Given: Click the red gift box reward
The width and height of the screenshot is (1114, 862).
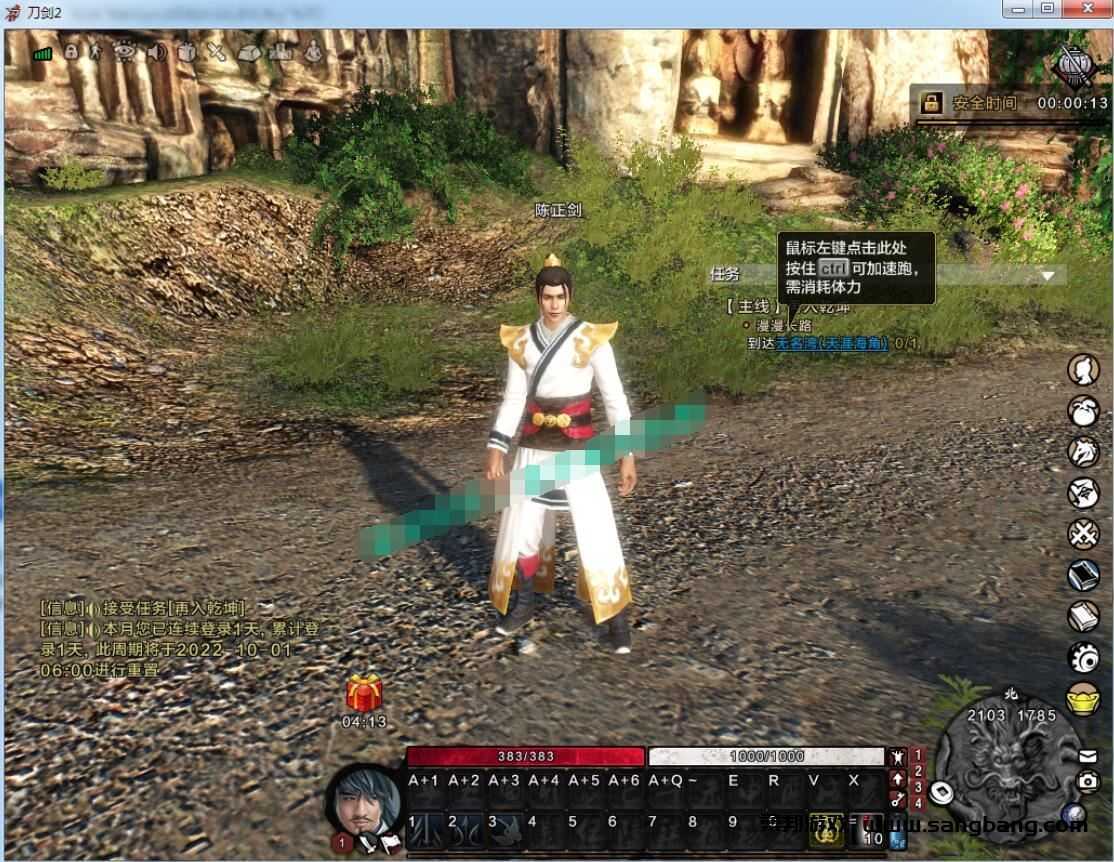Looking at the screenshot, I should point(364,693).
